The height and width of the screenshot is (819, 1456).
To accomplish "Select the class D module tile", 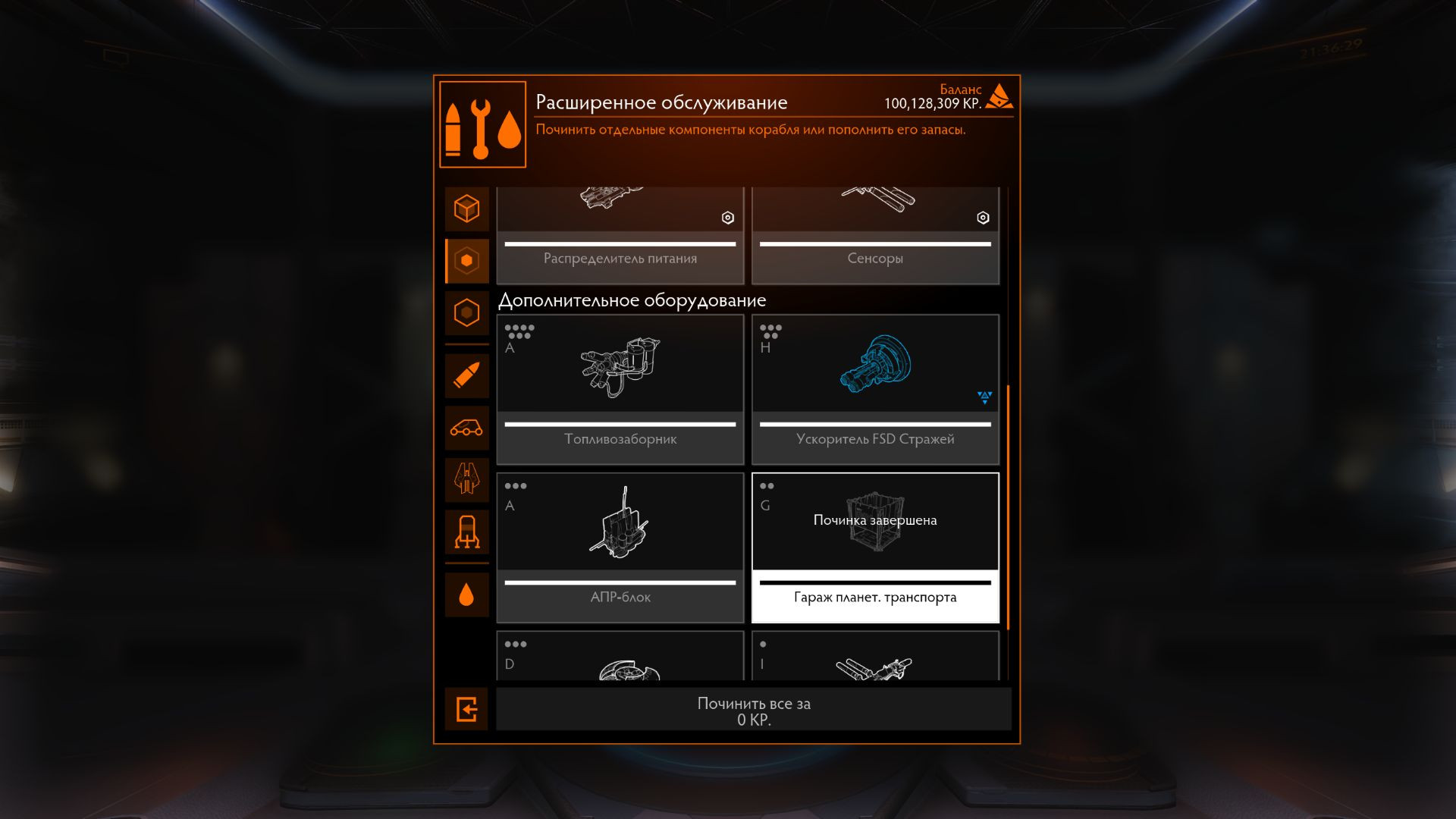I will click(x=620, y=657).
